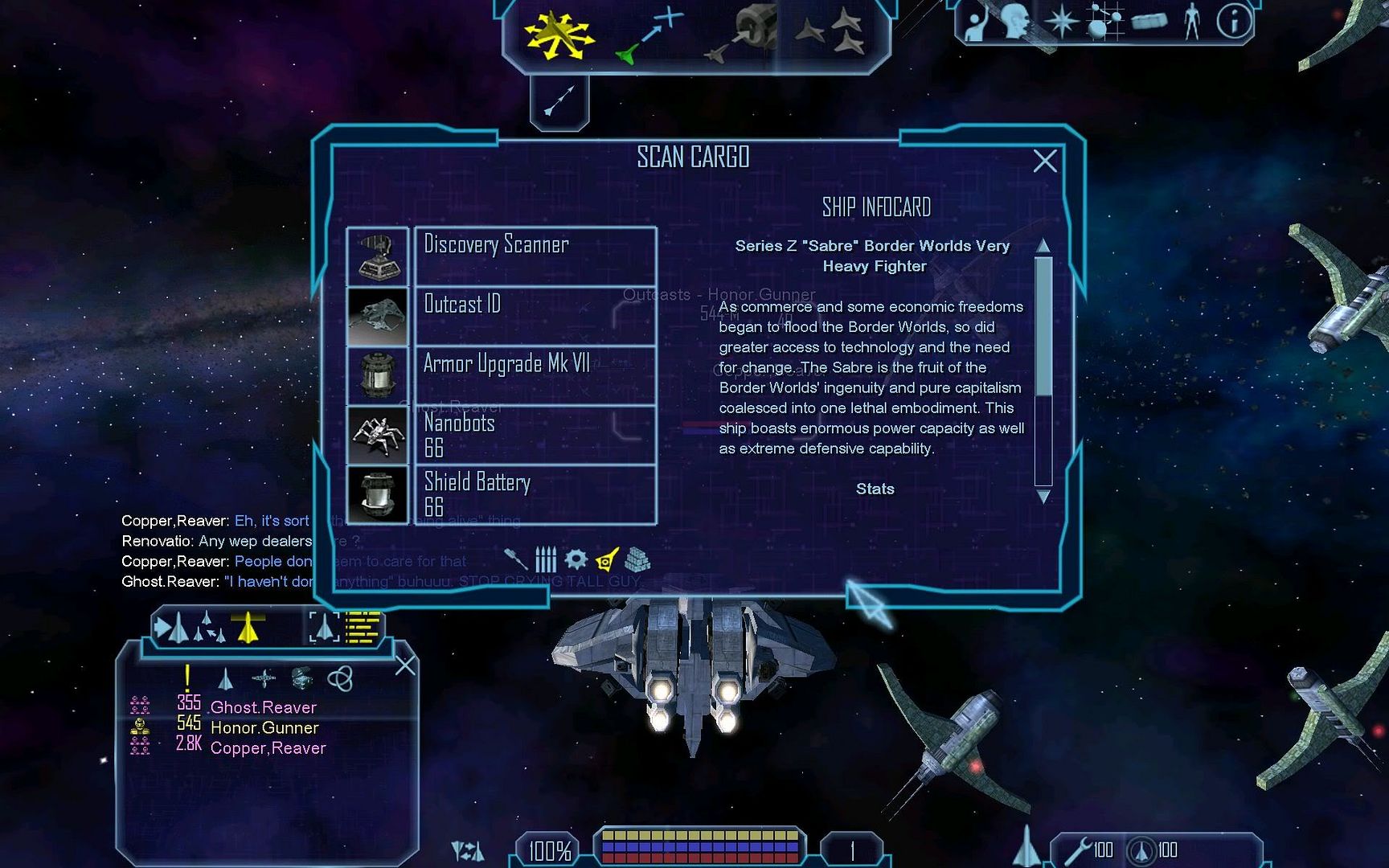Select the Shield Battery cargo entry
This screenshot has width=1389, height=868.
coord(535,494)
